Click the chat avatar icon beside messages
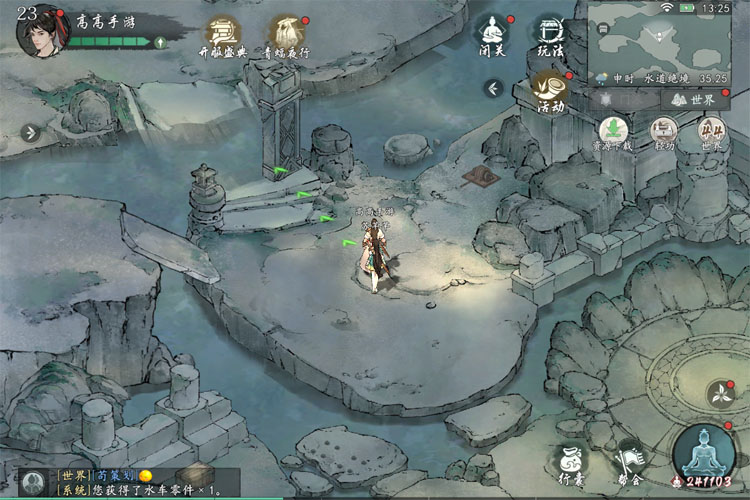 33,483
